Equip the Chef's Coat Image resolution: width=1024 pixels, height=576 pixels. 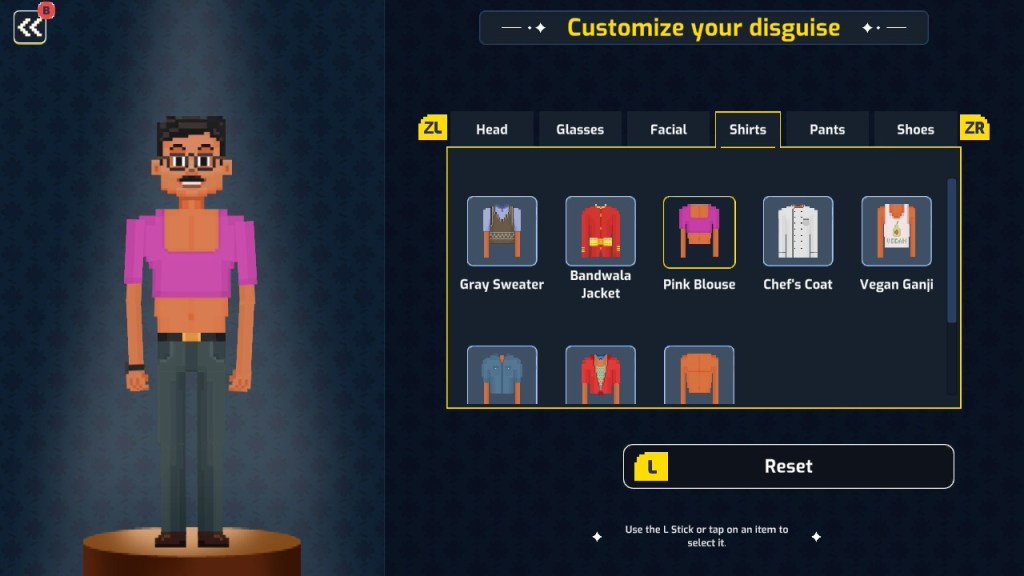(797, 232)
